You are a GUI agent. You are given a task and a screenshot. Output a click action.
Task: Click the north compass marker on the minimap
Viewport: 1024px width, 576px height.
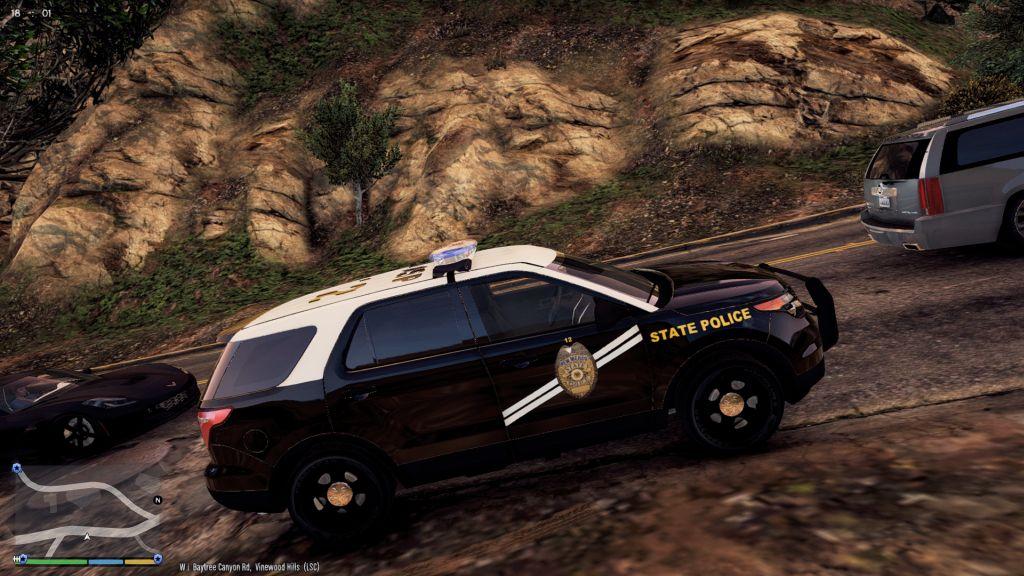[x=157, y=499]
